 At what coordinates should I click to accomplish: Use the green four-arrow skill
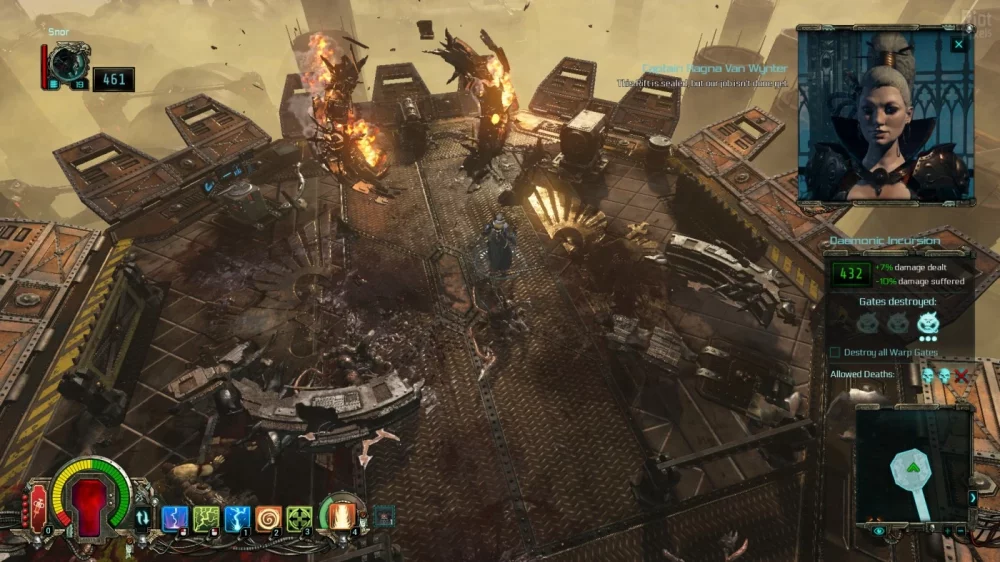(299, 517)
